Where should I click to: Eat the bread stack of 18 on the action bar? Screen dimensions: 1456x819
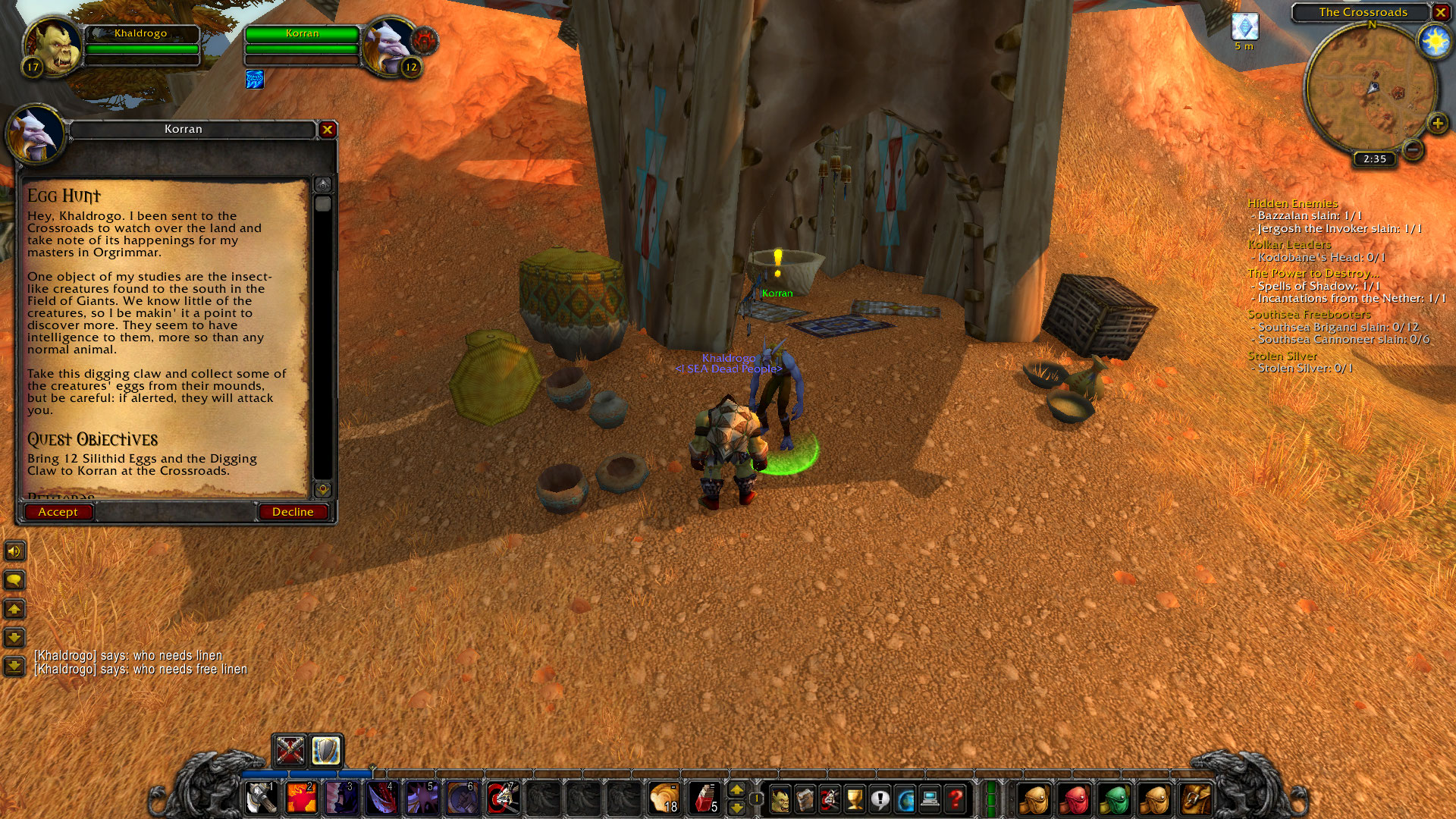665,798
